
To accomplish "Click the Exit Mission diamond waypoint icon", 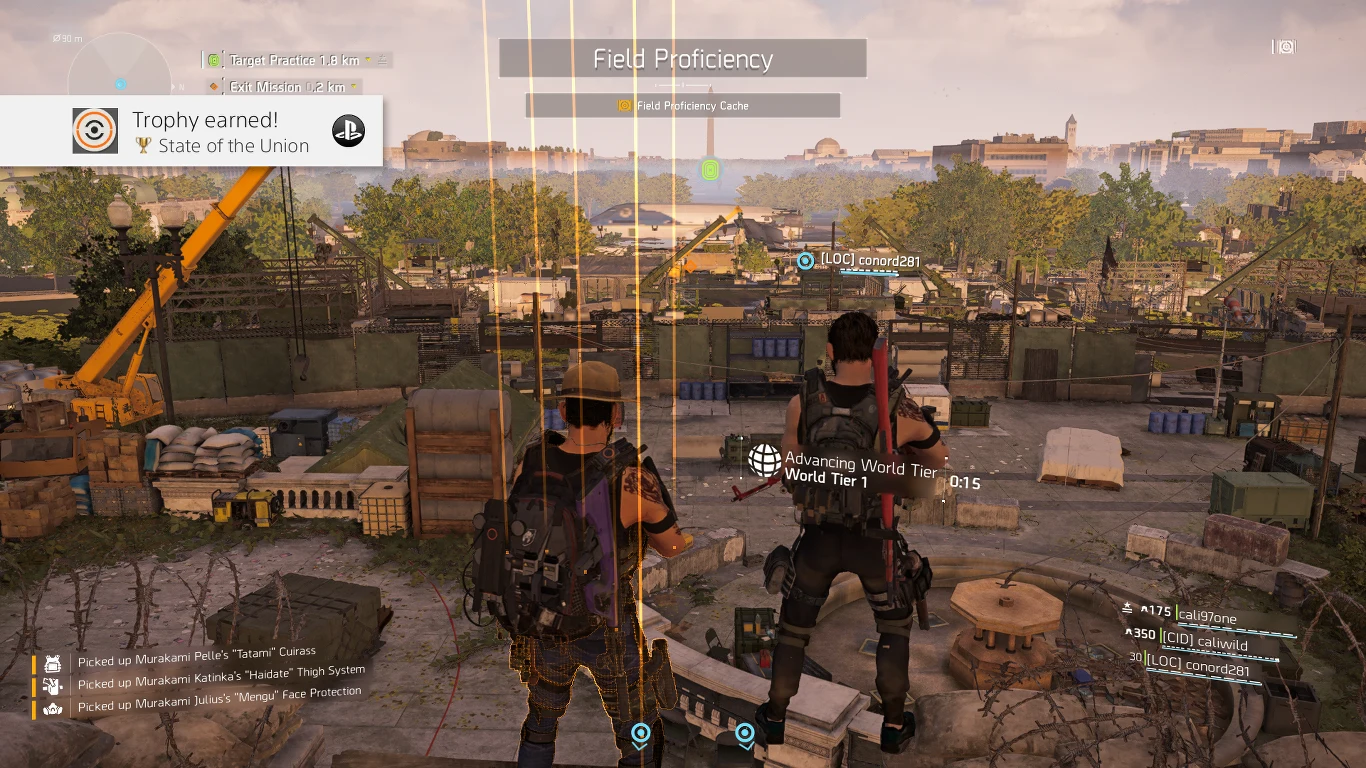I will (x=214, y=86).
